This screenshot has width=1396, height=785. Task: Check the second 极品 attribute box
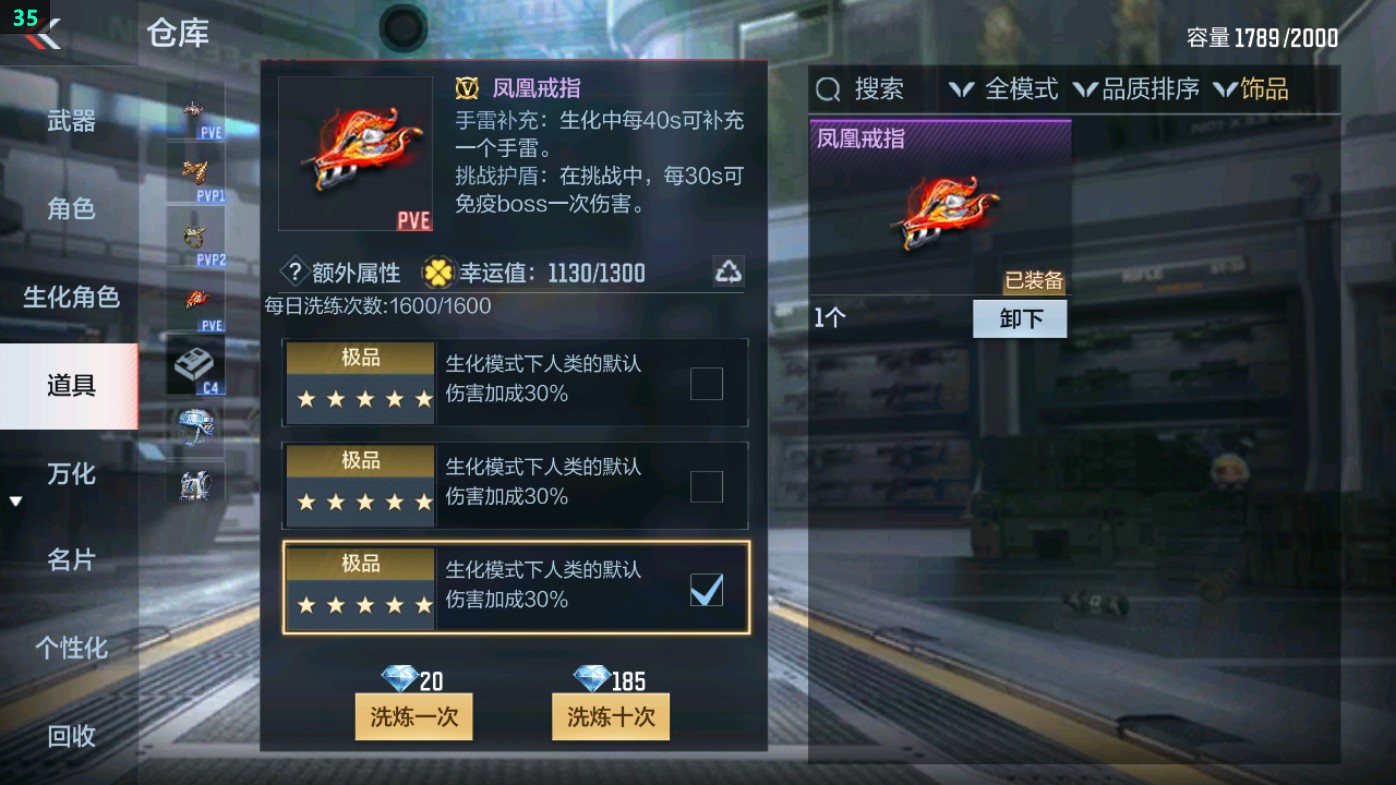point(708,487)
